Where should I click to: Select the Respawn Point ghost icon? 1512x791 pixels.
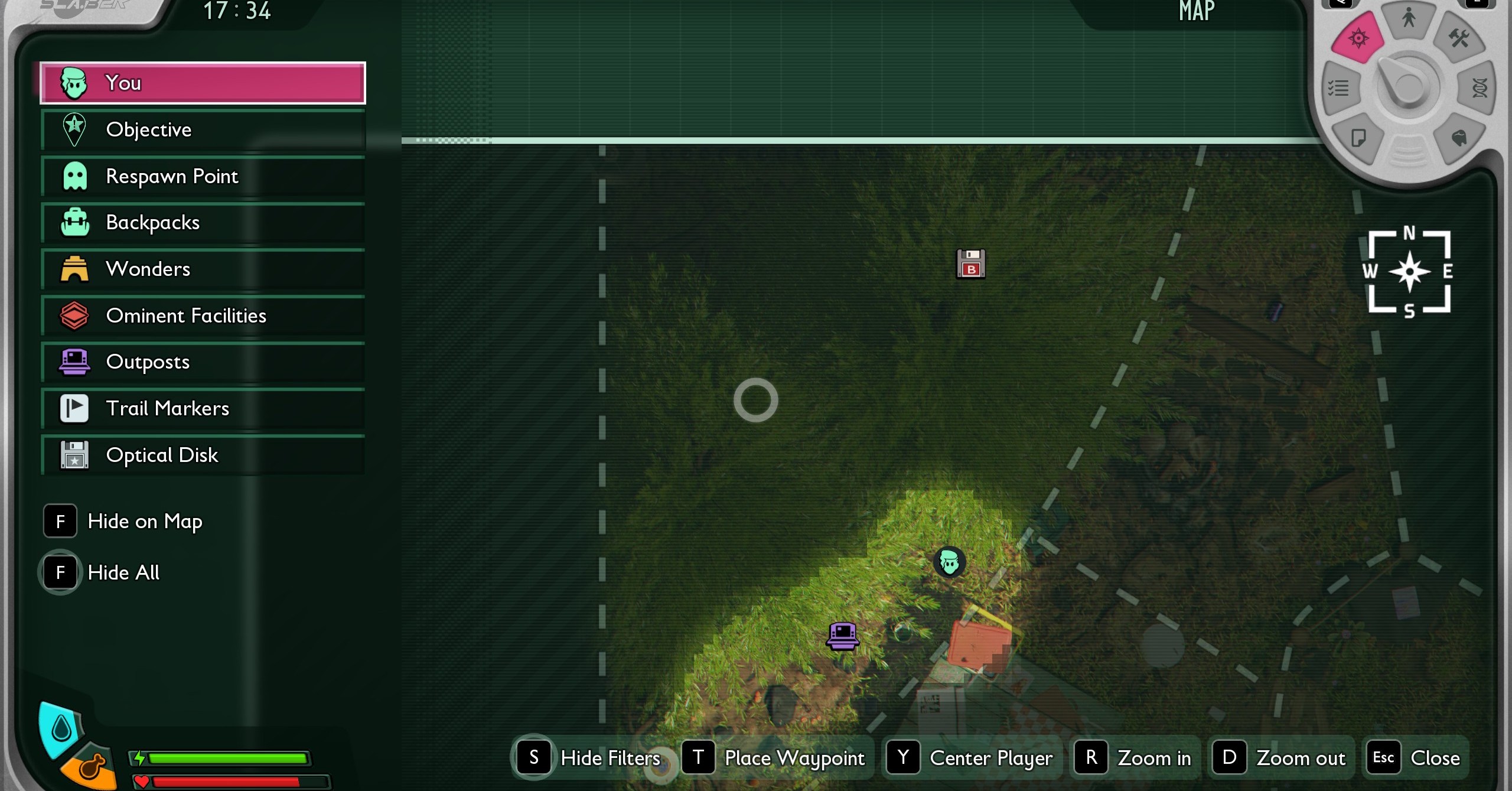point(75,175)
